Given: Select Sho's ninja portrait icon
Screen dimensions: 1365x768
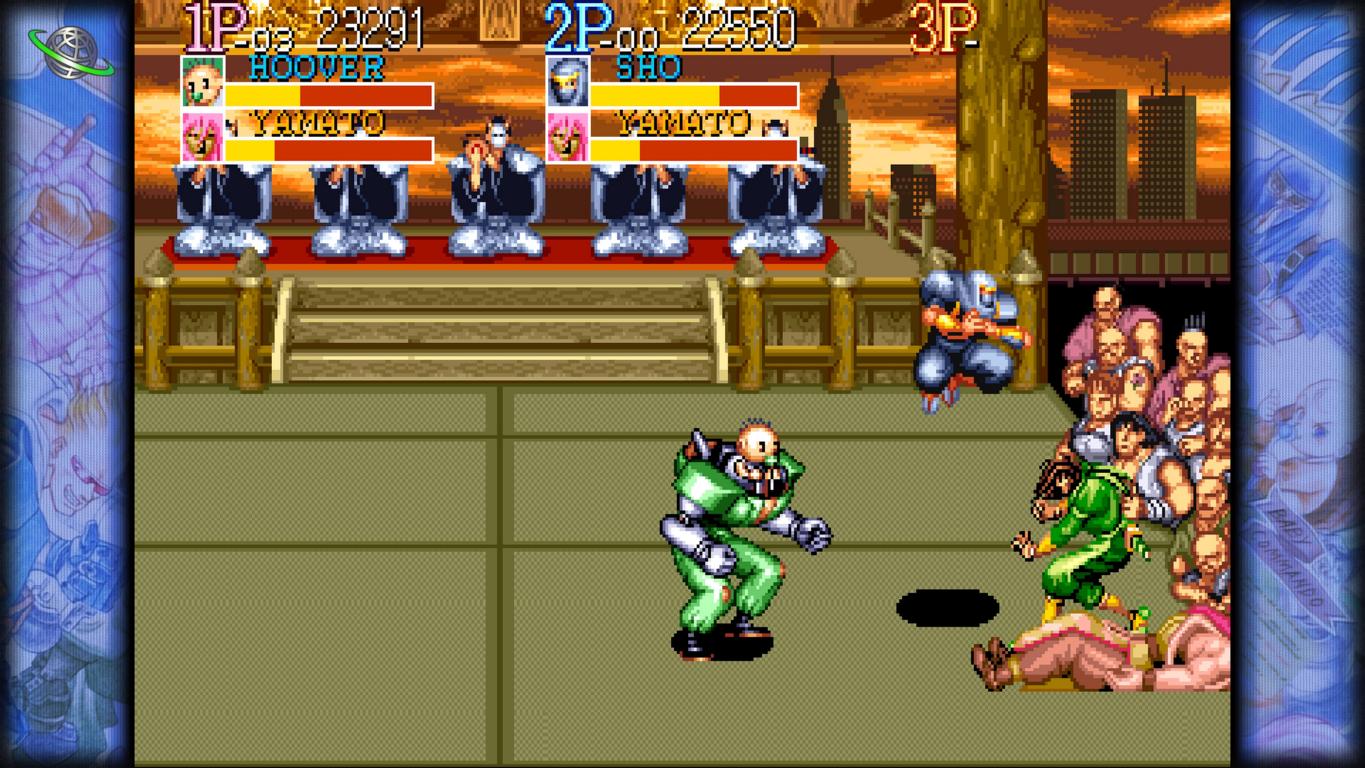Looking at the screenshot, I should [566, 83].
